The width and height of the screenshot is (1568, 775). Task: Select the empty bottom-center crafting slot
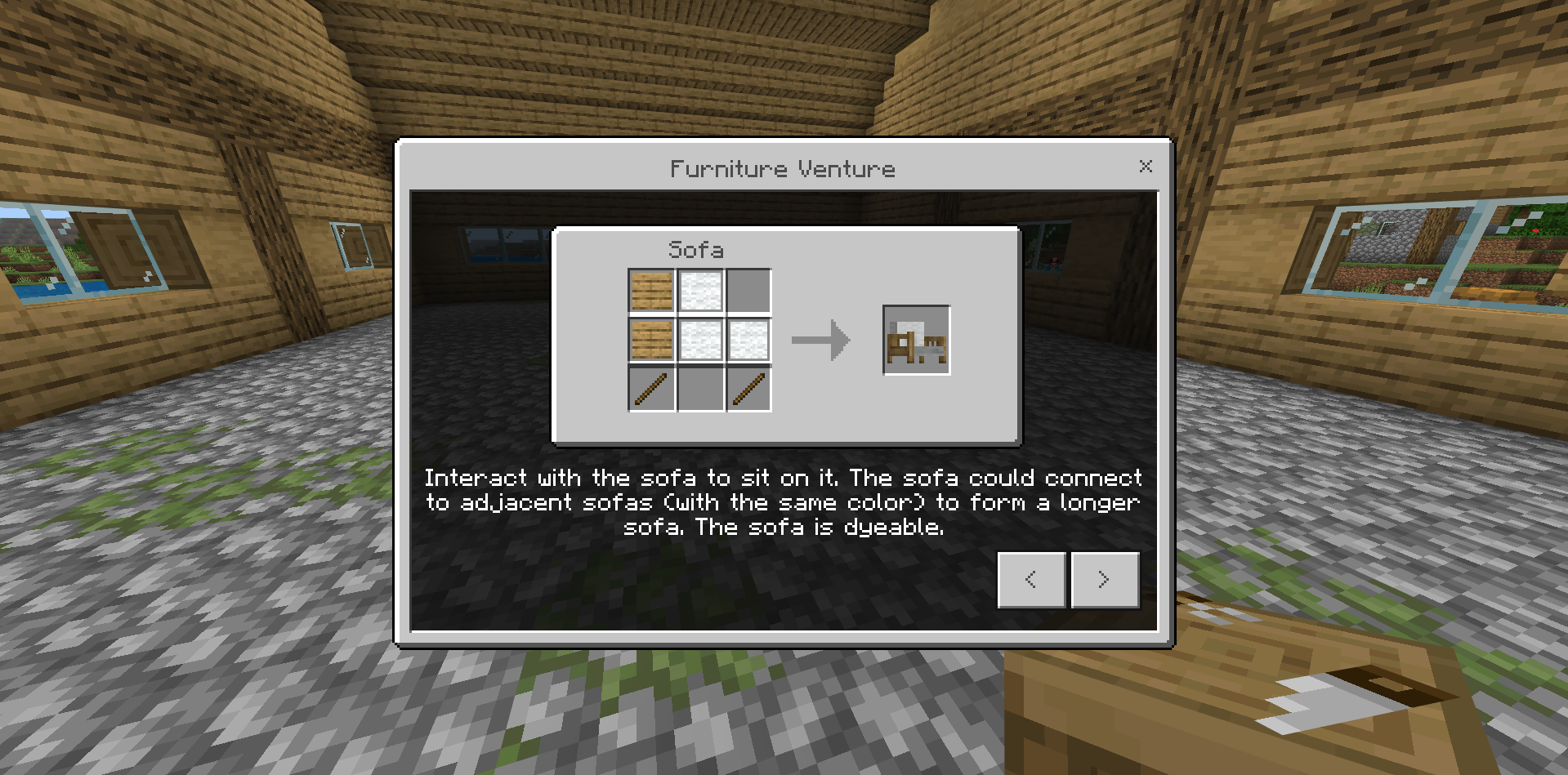pyautogui.click(x=700, y=388)
